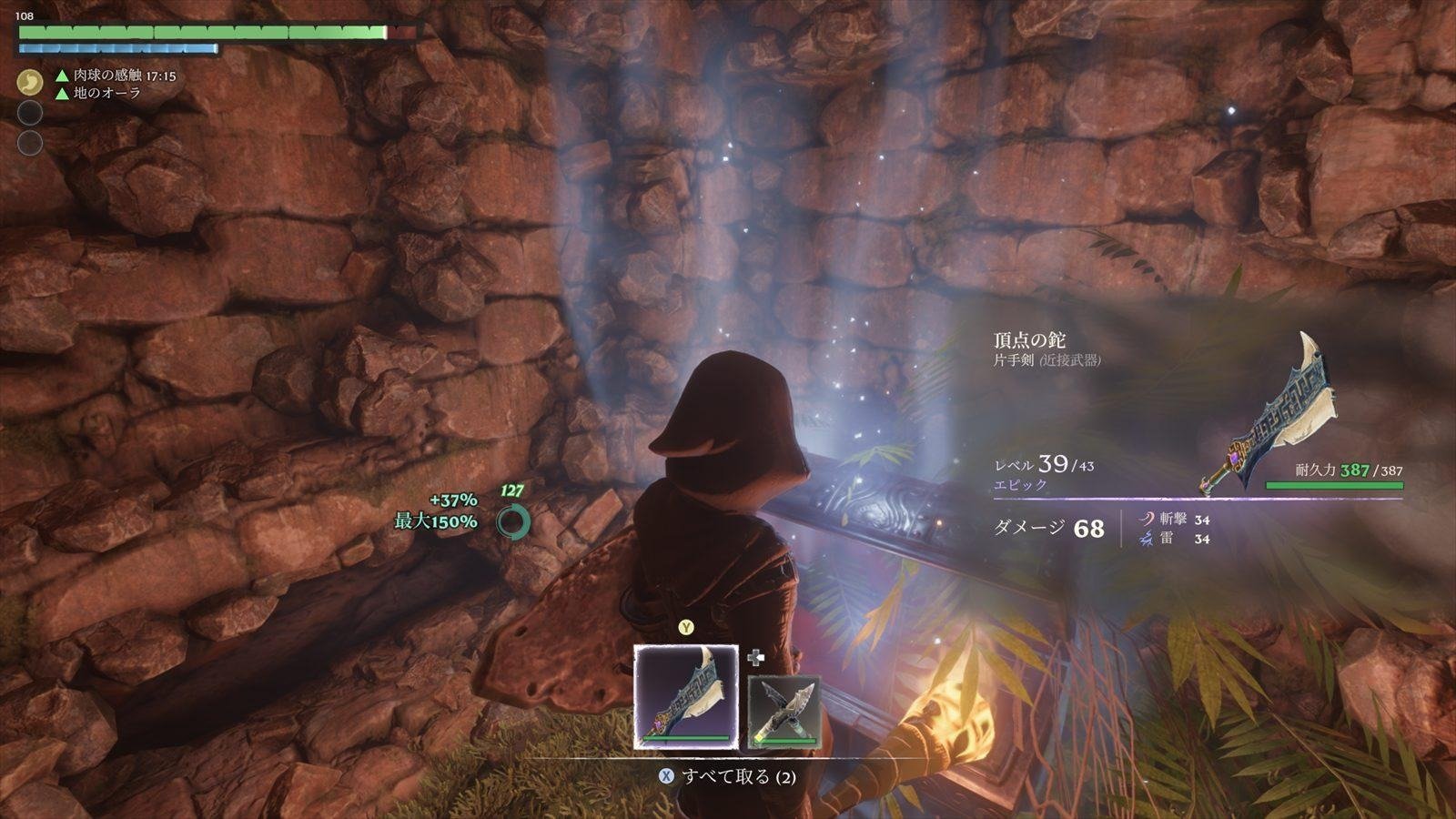Screen dimensions: 1456x819
Task: Select the curved sword loot slot
Action: coord(686,696)
